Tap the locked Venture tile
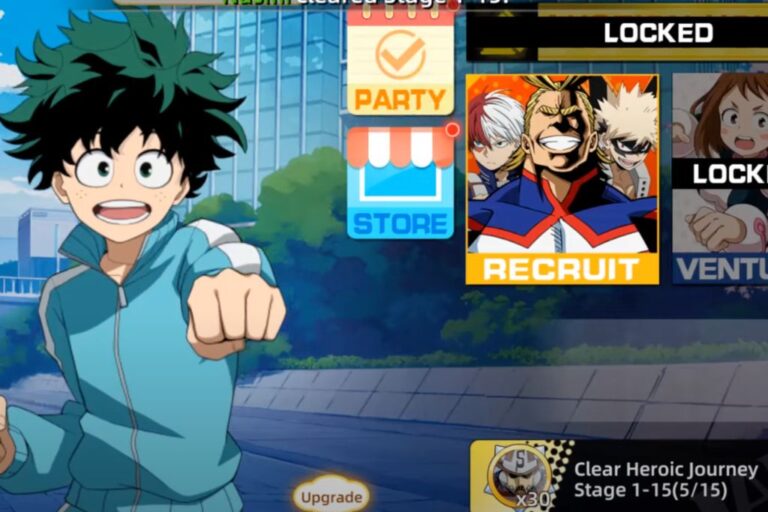 click(x=720, y=178)
